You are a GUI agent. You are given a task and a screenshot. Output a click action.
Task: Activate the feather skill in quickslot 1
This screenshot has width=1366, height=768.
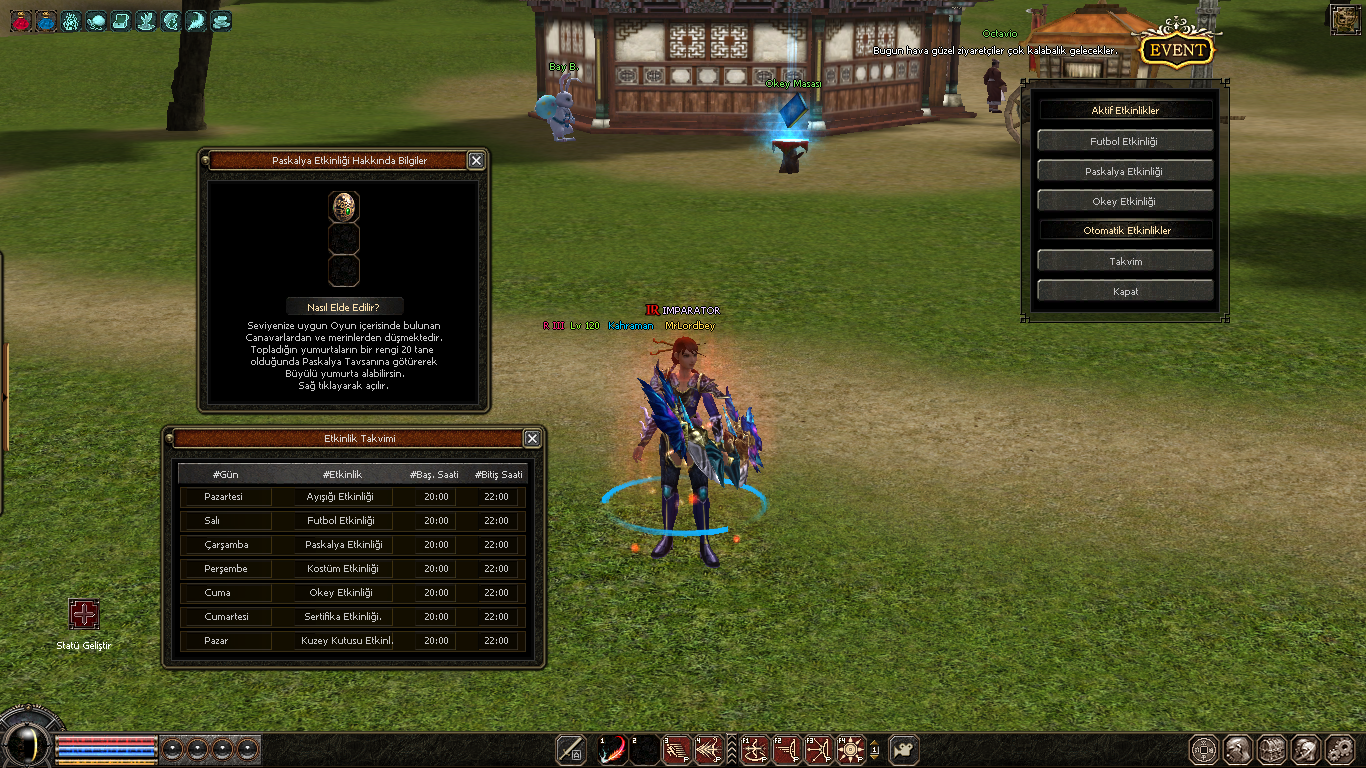click(611, 750)
